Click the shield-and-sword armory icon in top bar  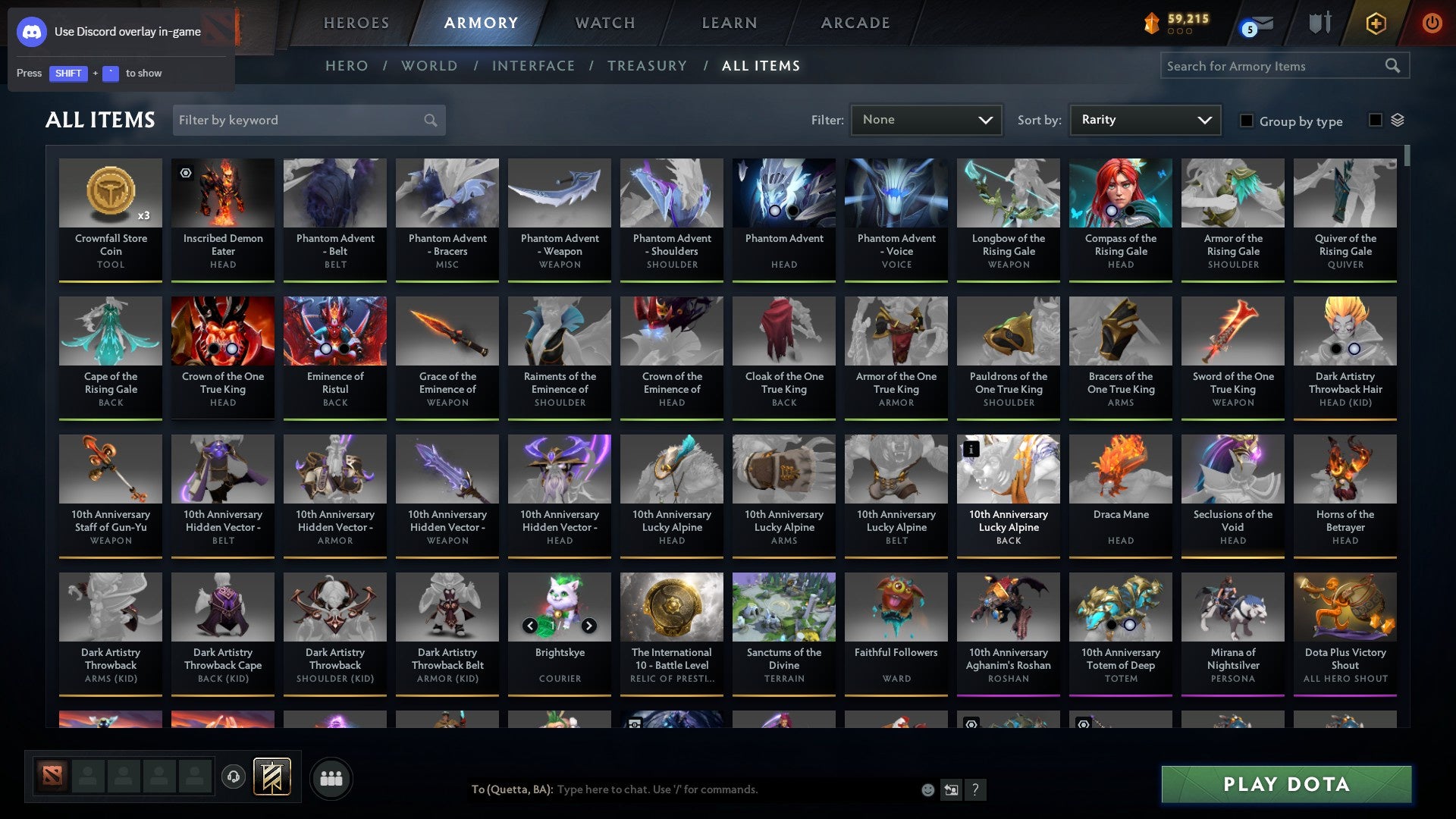pyautogui.click(x=1319, y=23)
